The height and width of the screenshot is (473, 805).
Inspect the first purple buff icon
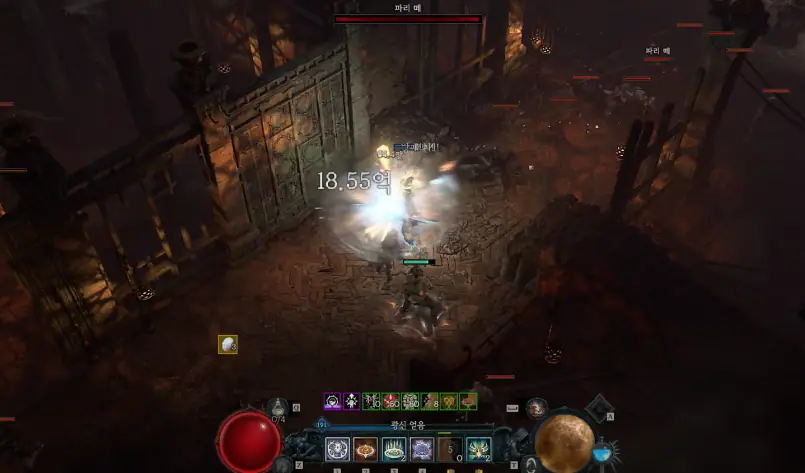point(332,401)
